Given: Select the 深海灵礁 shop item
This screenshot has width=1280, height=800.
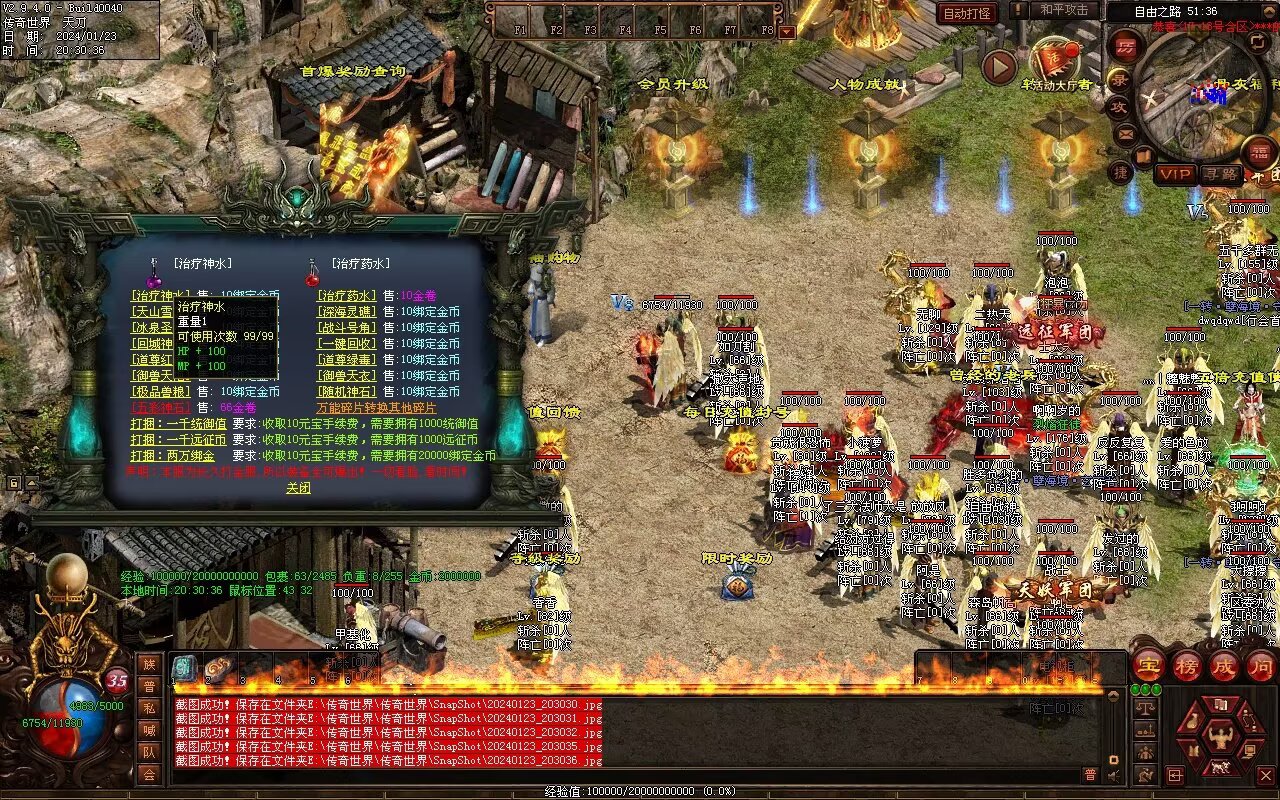Looking at the screenshot, I should (x=346, y=311).
